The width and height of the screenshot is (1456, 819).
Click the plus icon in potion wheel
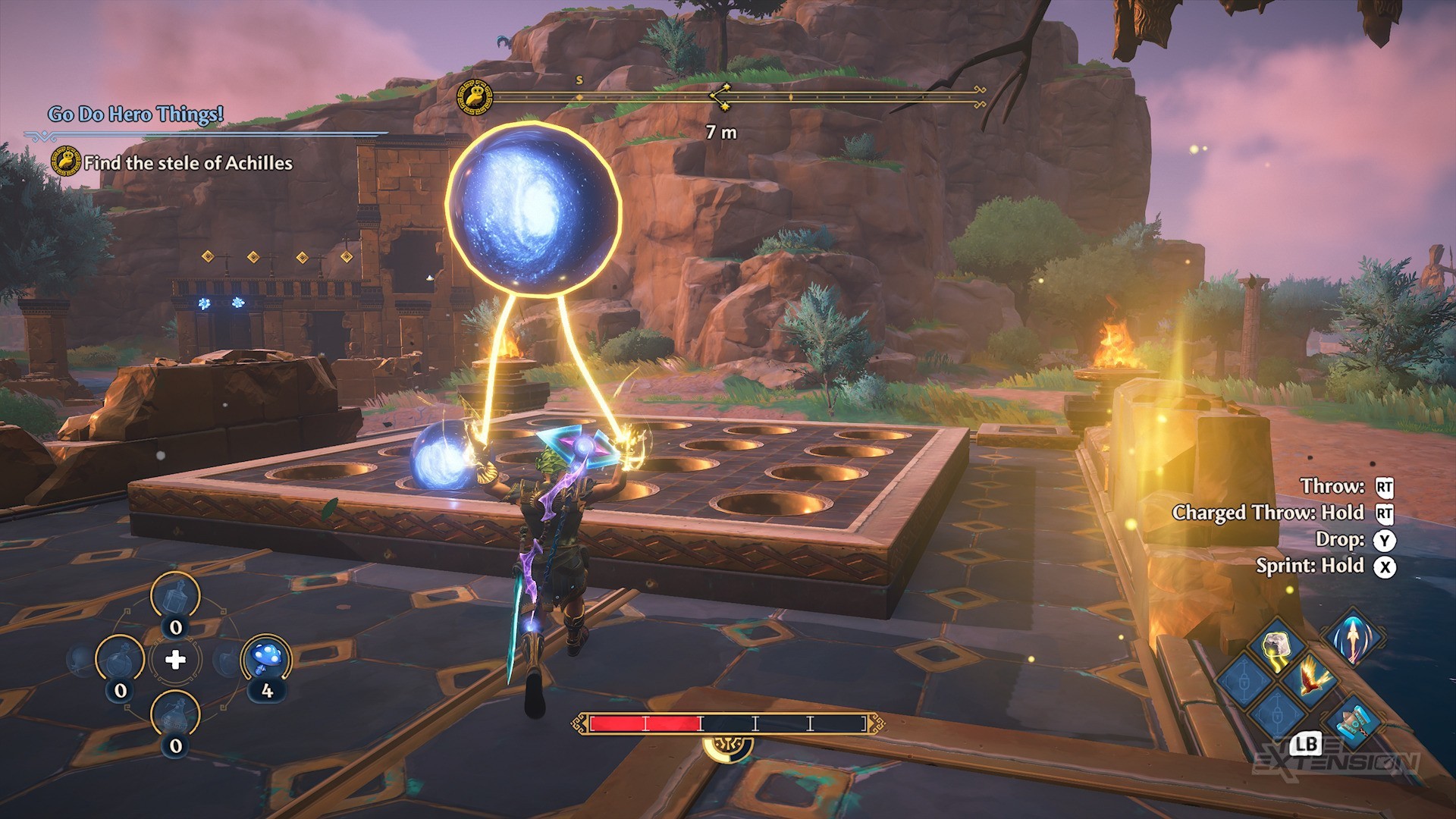[175, 660]
